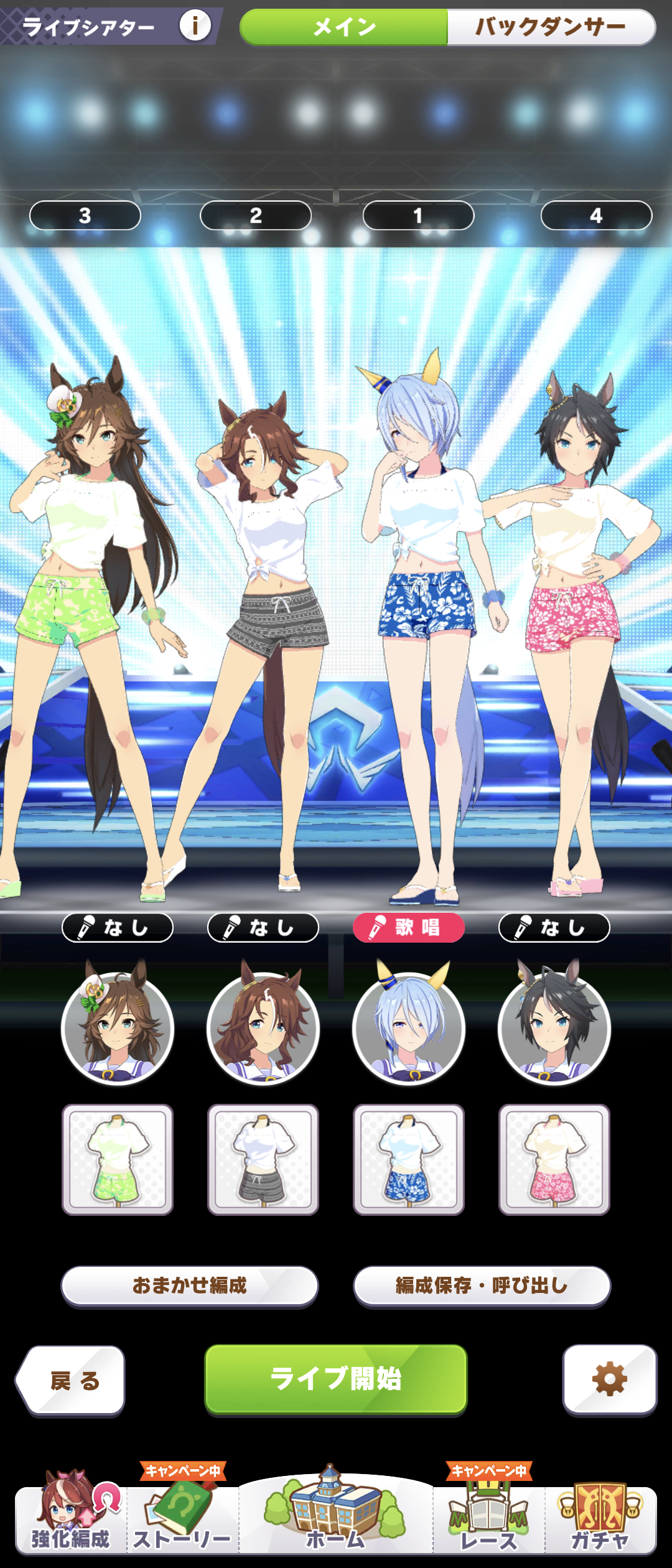Change the pink floral shorts outfit
Image resolution: width=672 pixels, height=1568 pixels.
pos(554,1159)
